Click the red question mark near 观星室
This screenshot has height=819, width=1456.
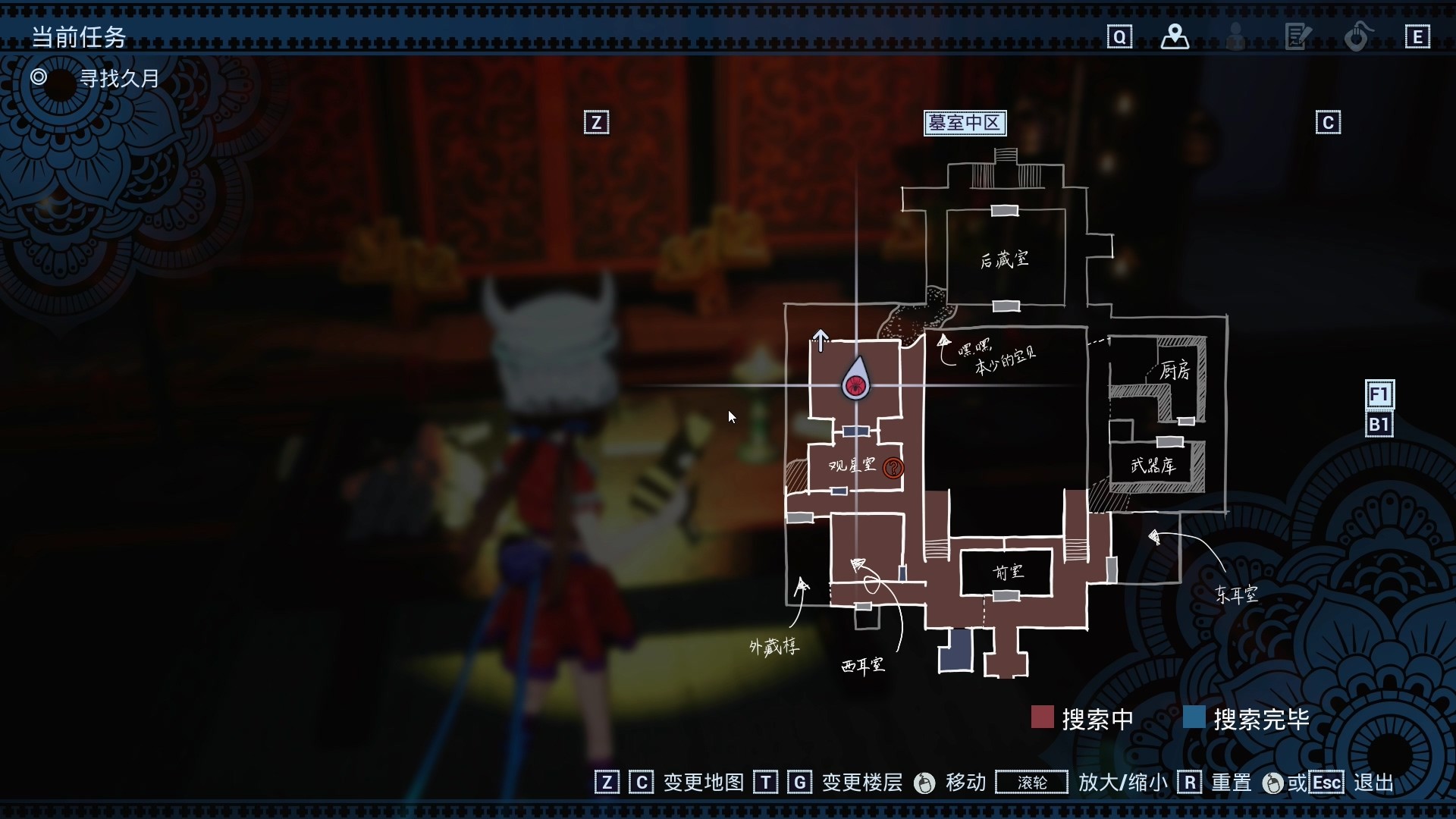pos(893,468)
